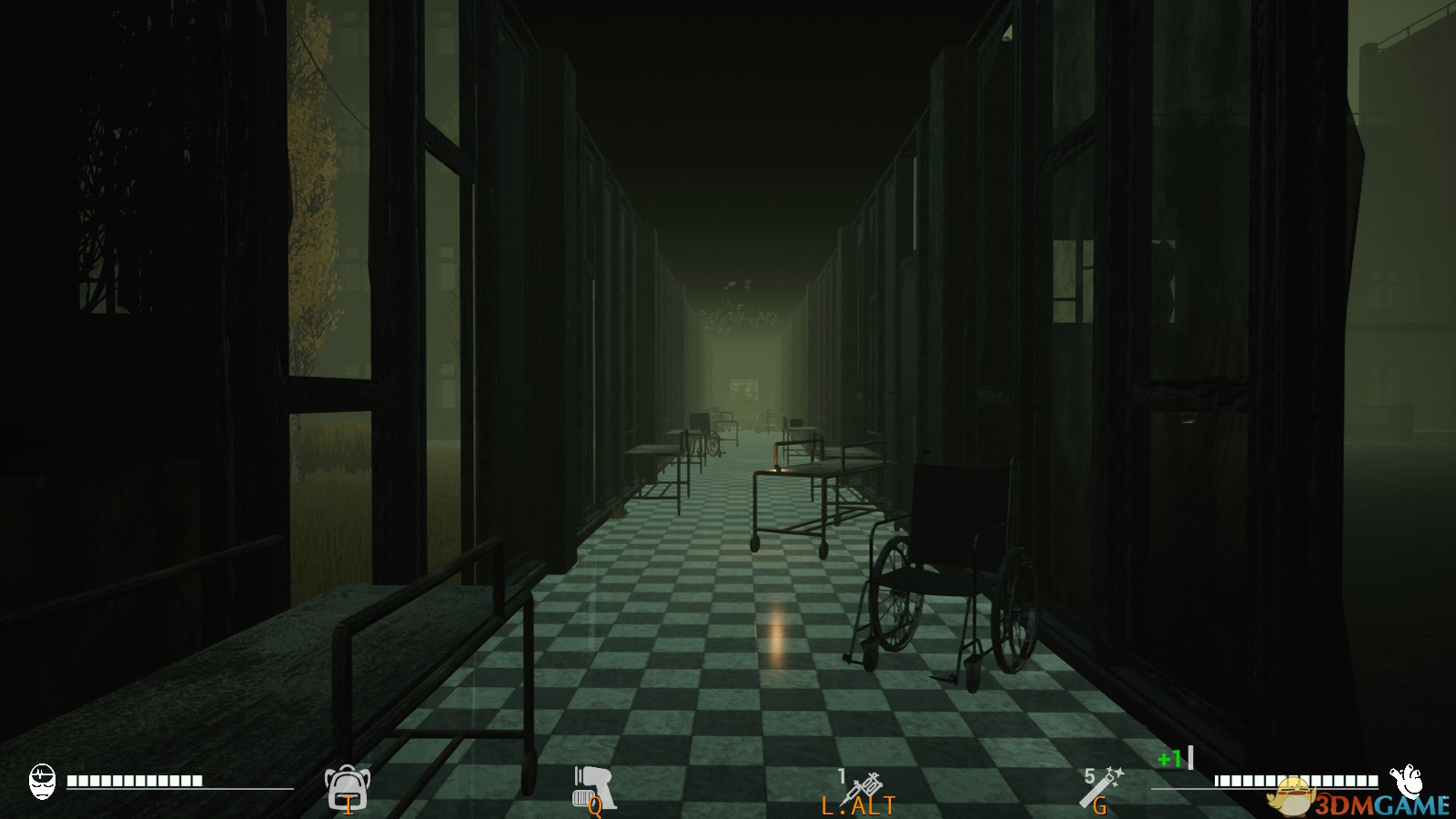Click the masked face status icon
This screenshot has width=1456, height=819.
(x=42, y=782)
